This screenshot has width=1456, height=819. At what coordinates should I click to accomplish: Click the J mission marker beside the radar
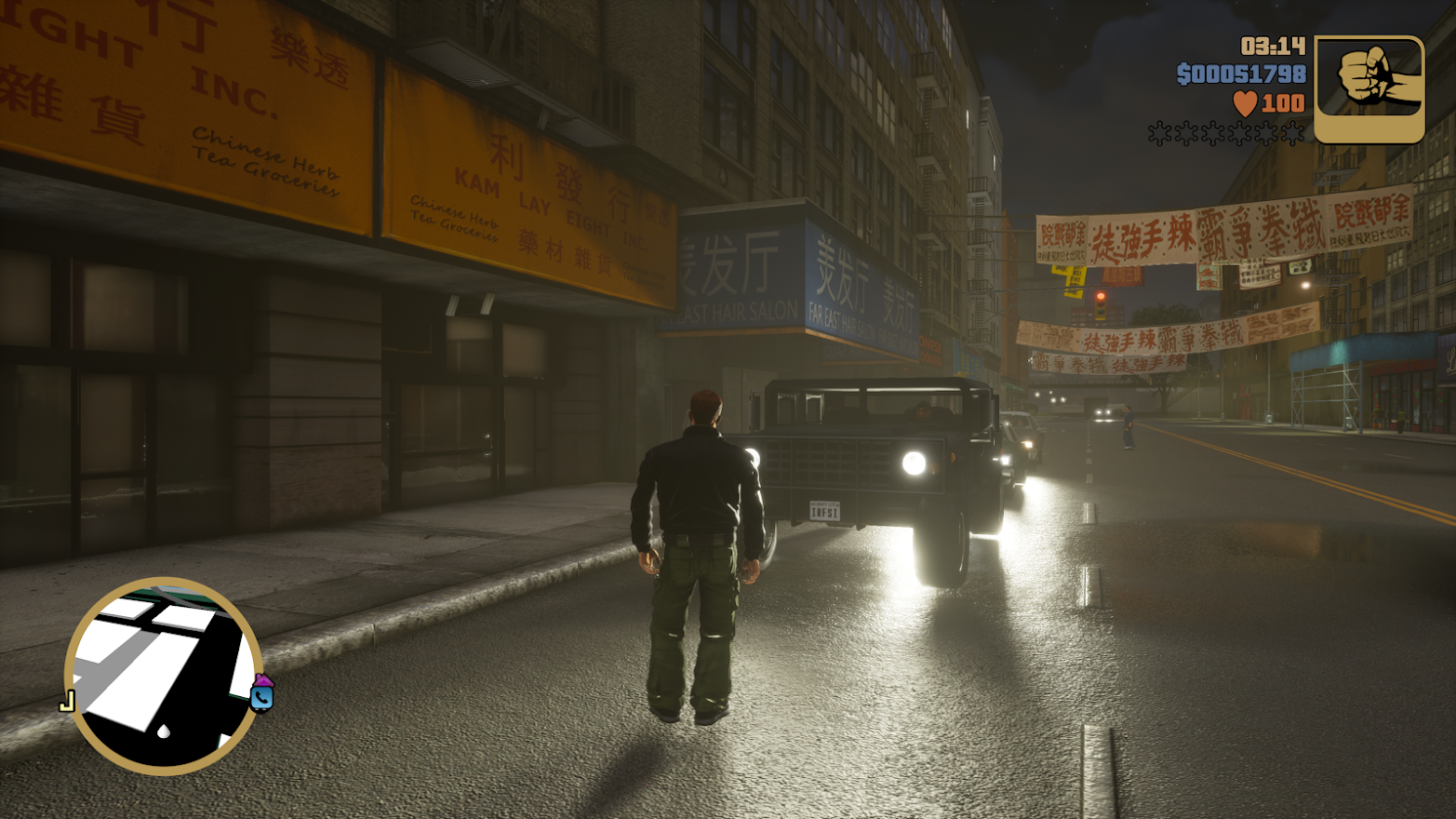click(x=67, y=702)
